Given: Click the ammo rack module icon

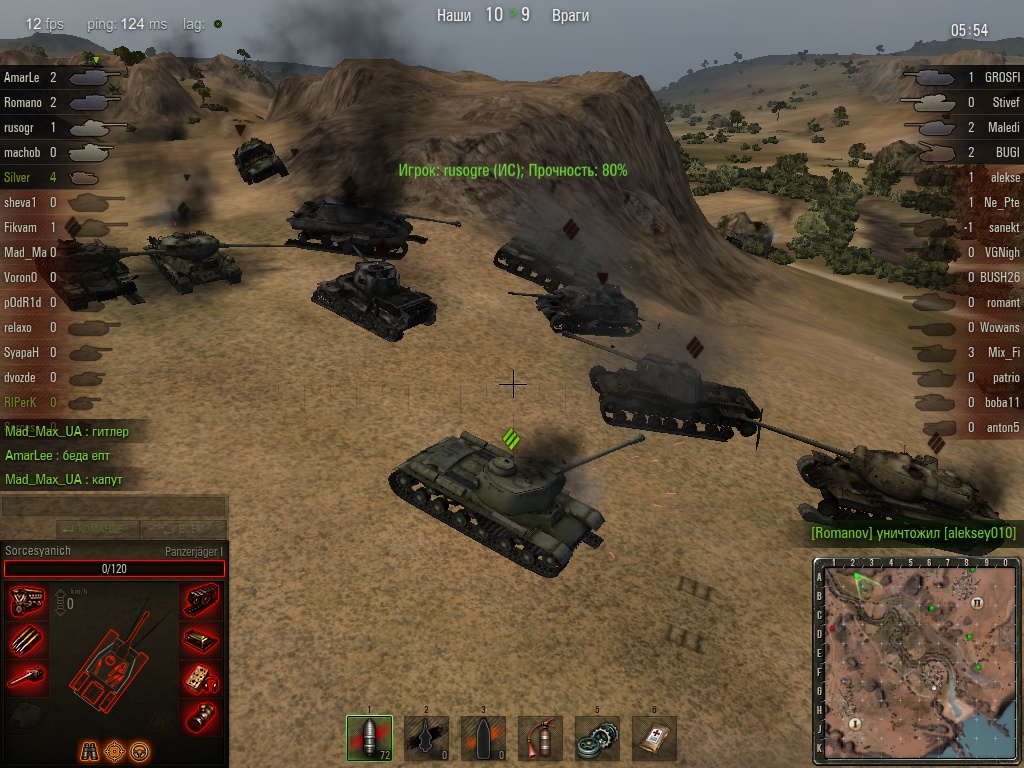Looking at the screenshot, I should (26, 640).
